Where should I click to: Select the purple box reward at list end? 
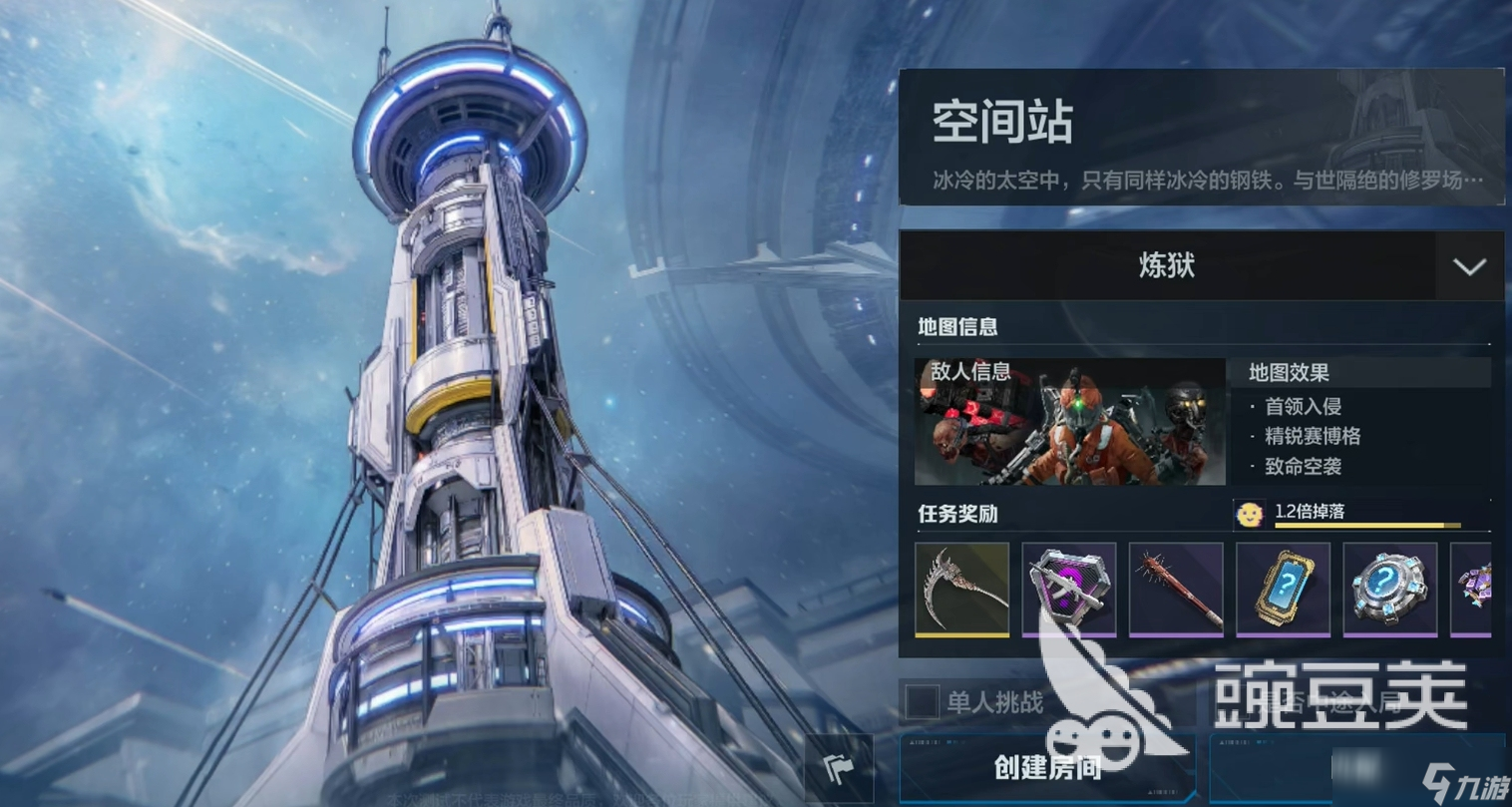coord(1479,591)
